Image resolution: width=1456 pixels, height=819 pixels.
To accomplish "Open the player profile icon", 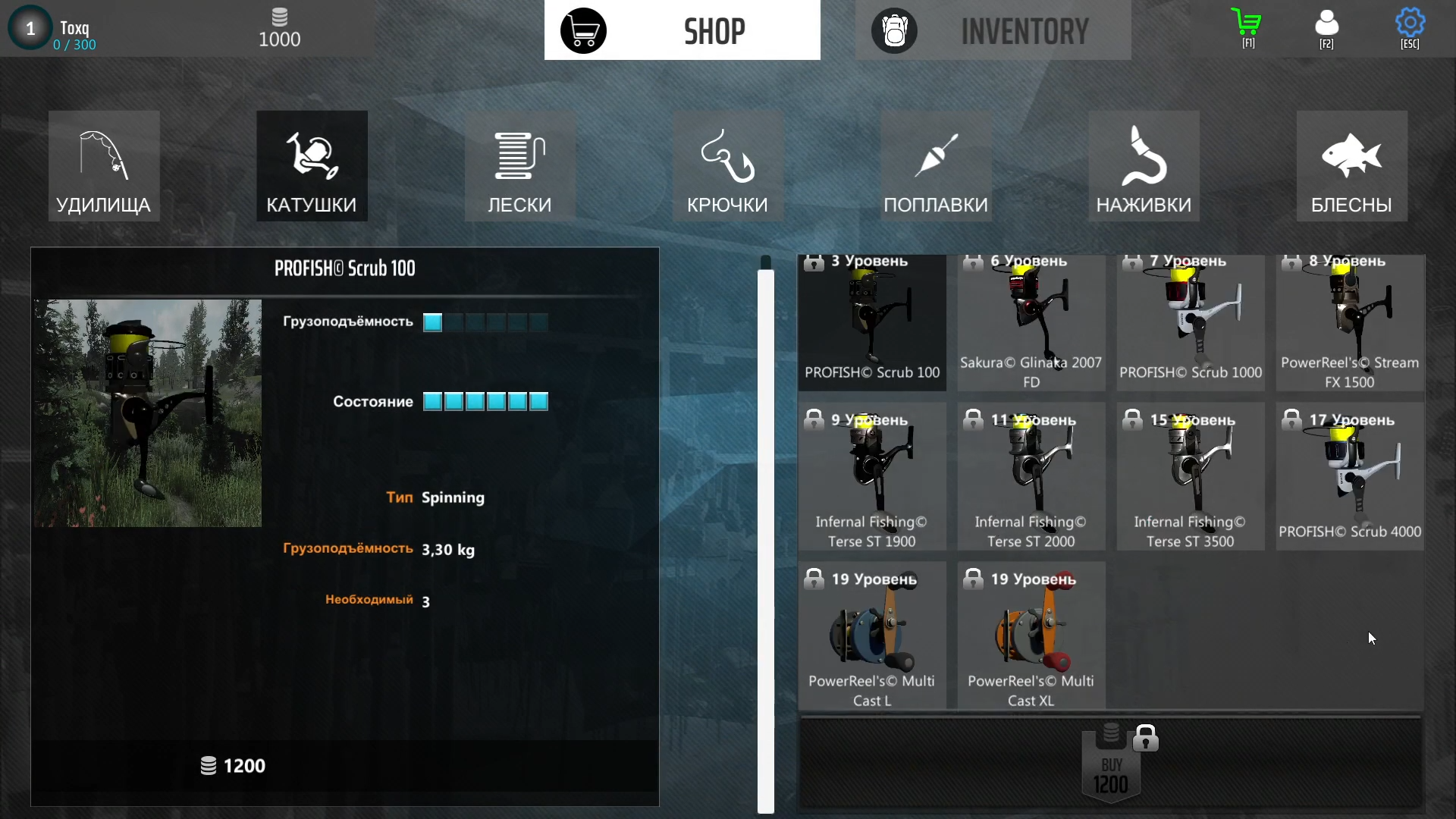I will (x=1326, y=27).
